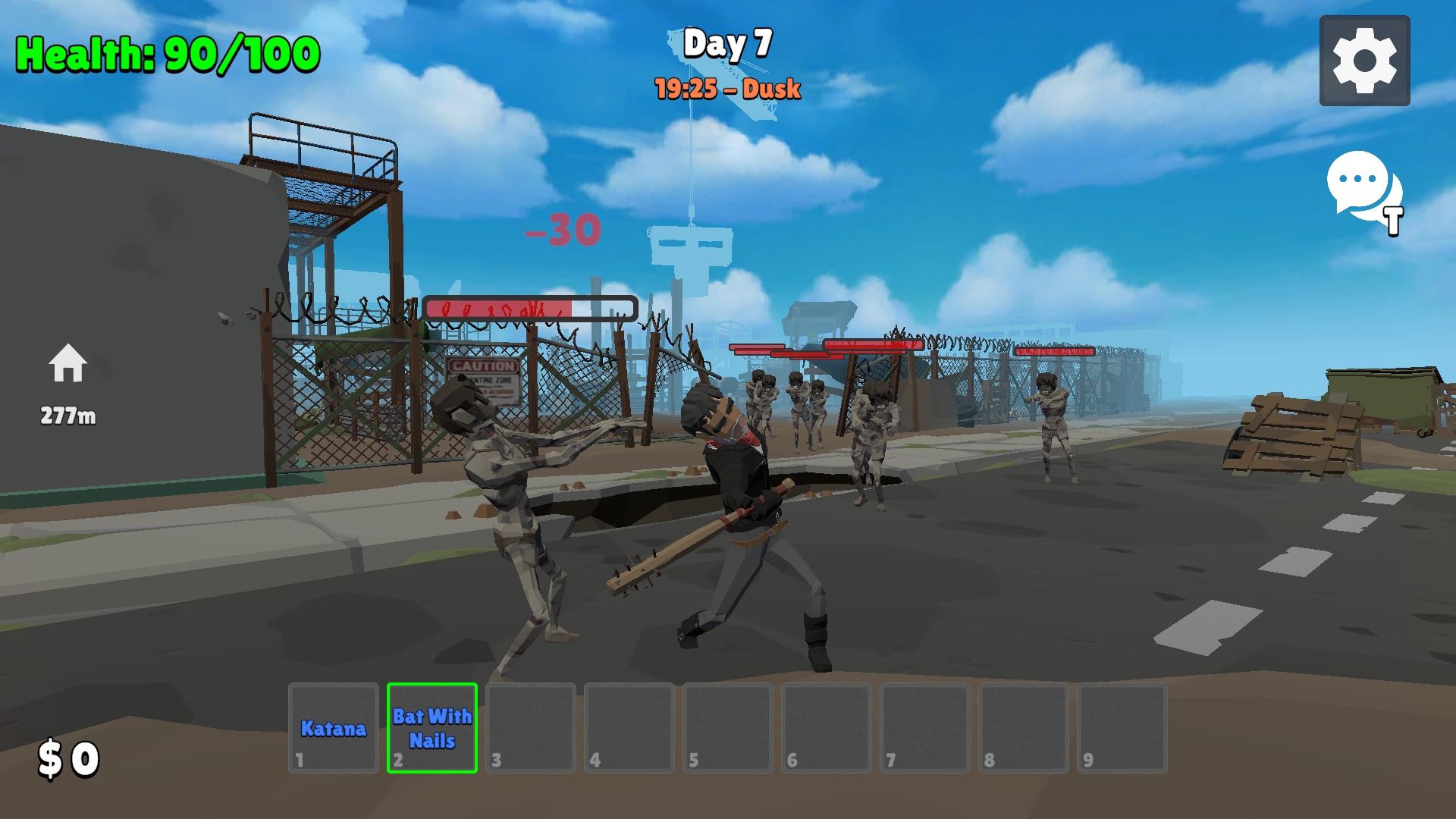Click hotbar slot 7
This screenshot has width=1456, height=819.
924,728
